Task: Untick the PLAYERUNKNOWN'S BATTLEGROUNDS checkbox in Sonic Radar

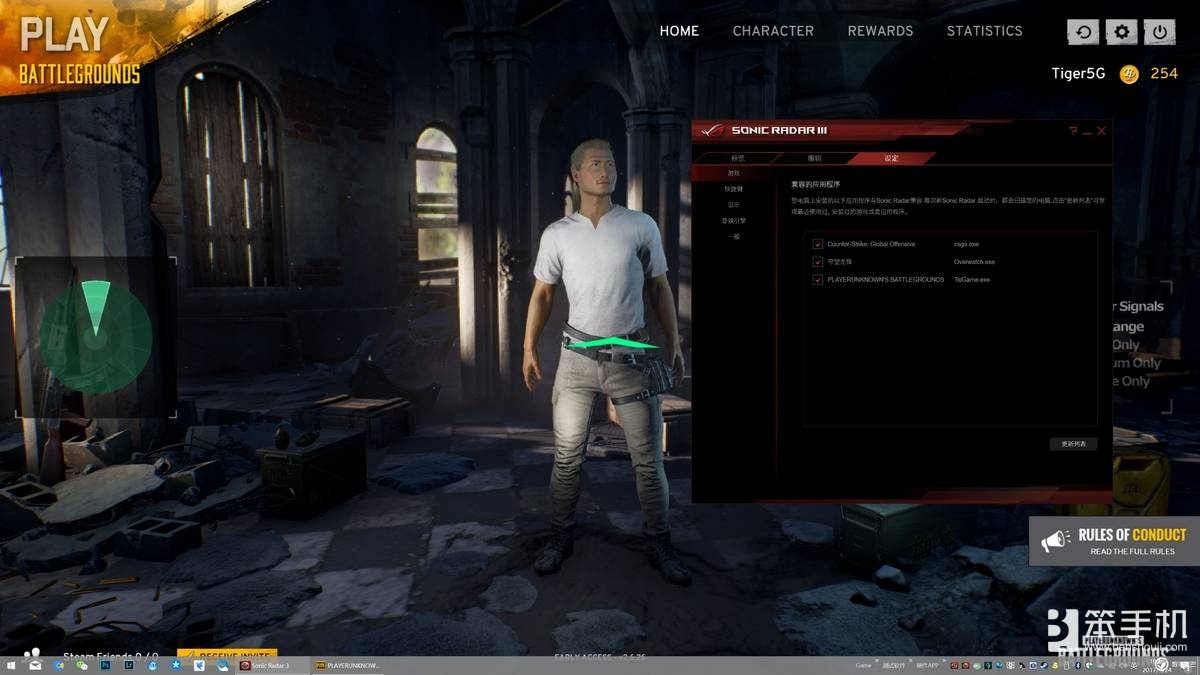Action: [x=818, y=280]
